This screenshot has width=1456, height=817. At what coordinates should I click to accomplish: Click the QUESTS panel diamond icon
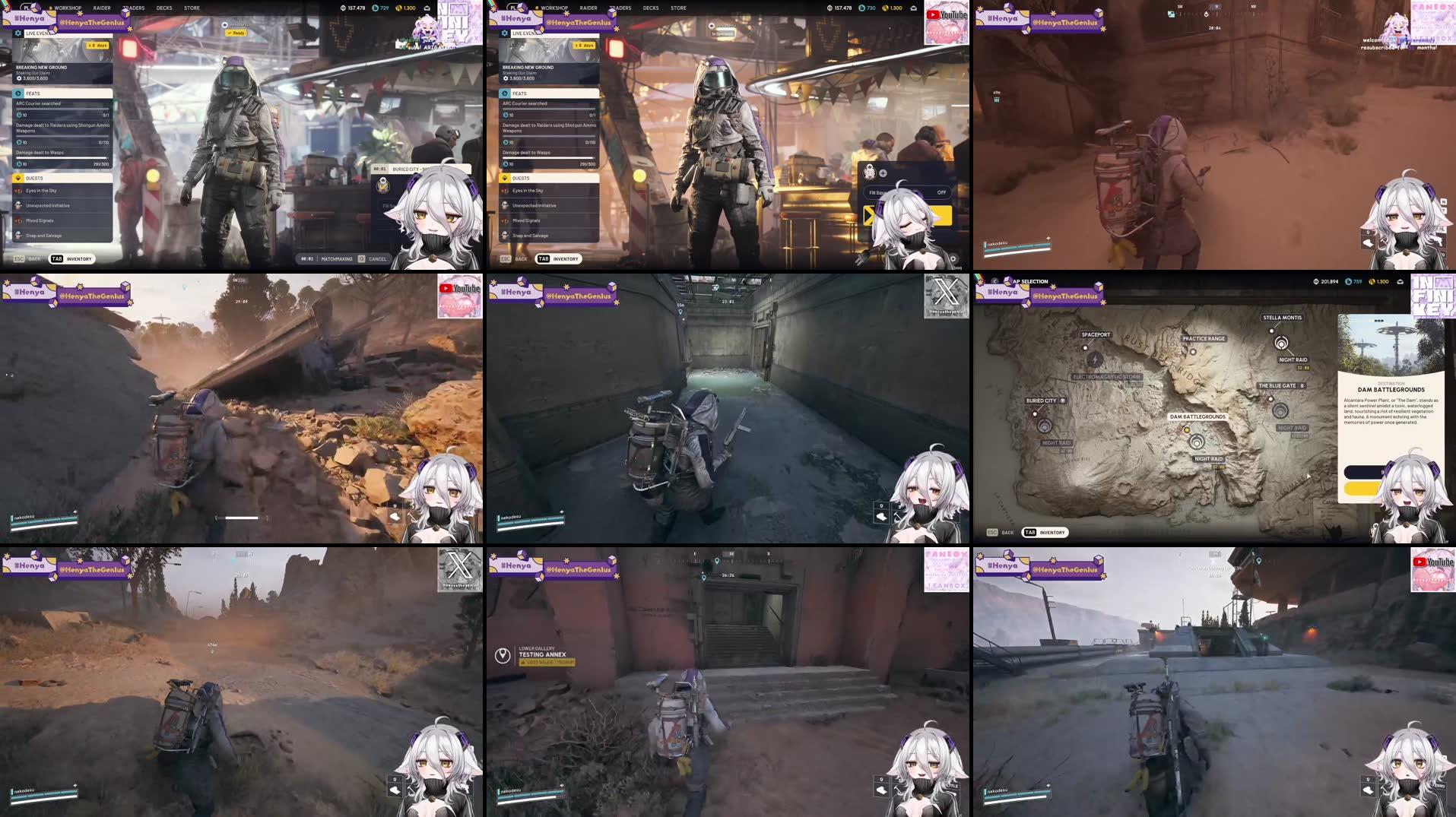[18, 178]
